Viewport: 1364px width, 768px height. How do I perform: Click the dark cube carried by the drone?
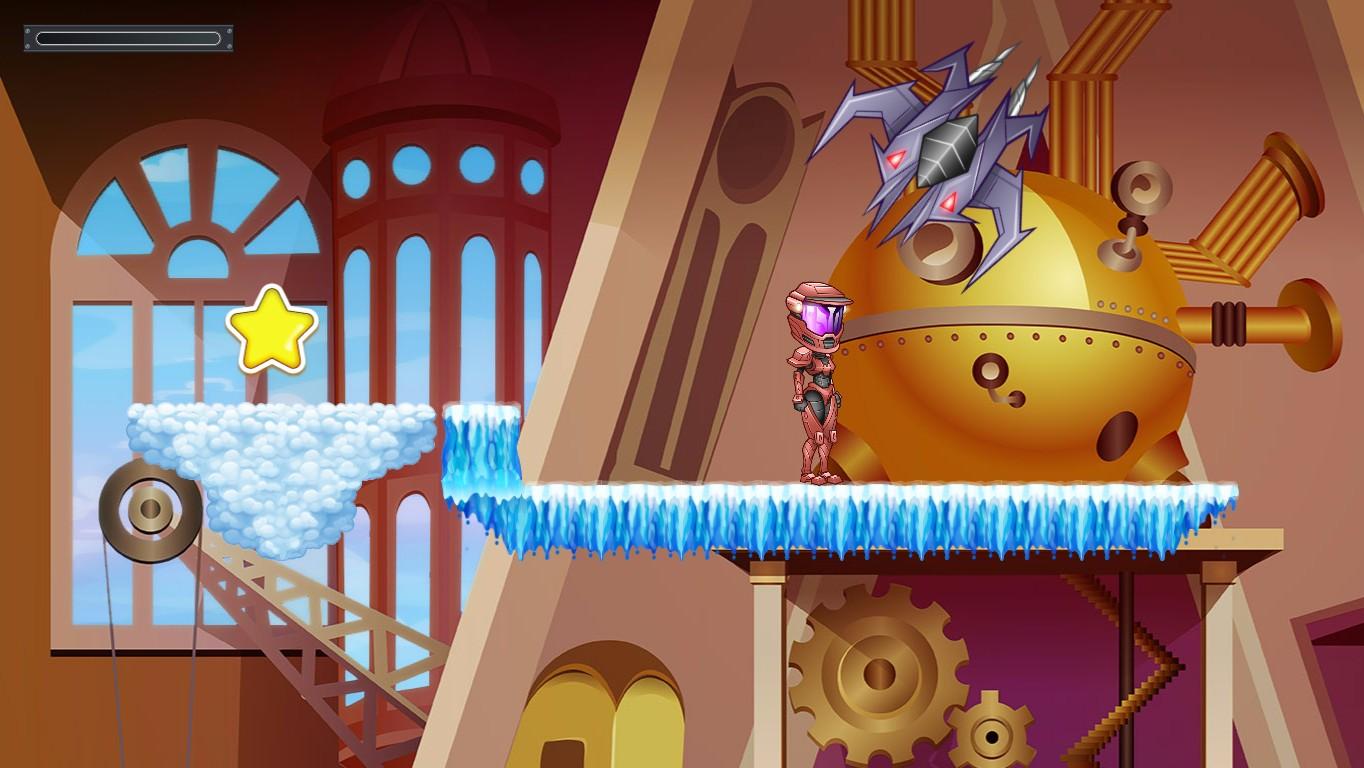click(946, 148)
